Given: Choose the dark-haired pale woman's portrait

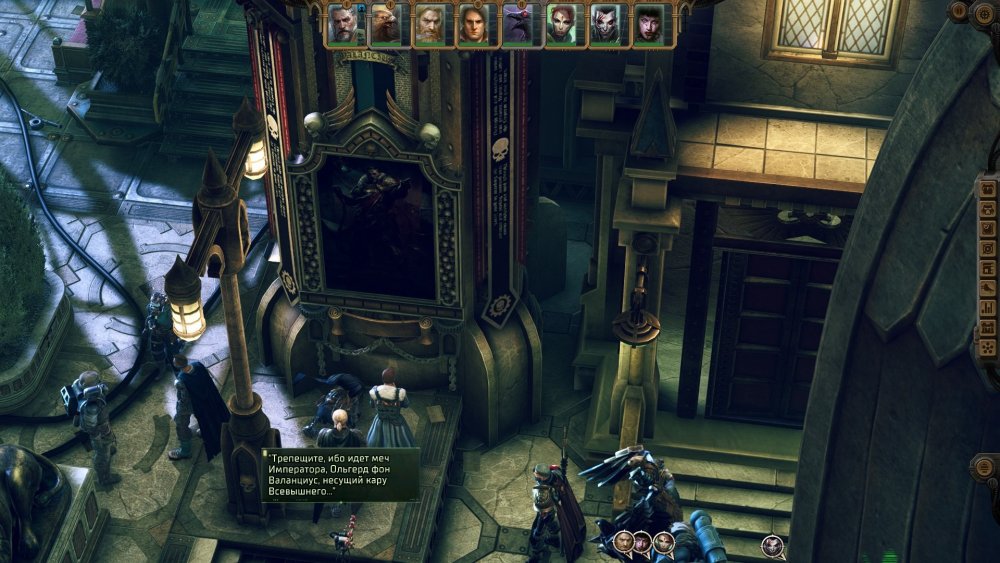Looking at the screenshot, I should coord(650,24).
